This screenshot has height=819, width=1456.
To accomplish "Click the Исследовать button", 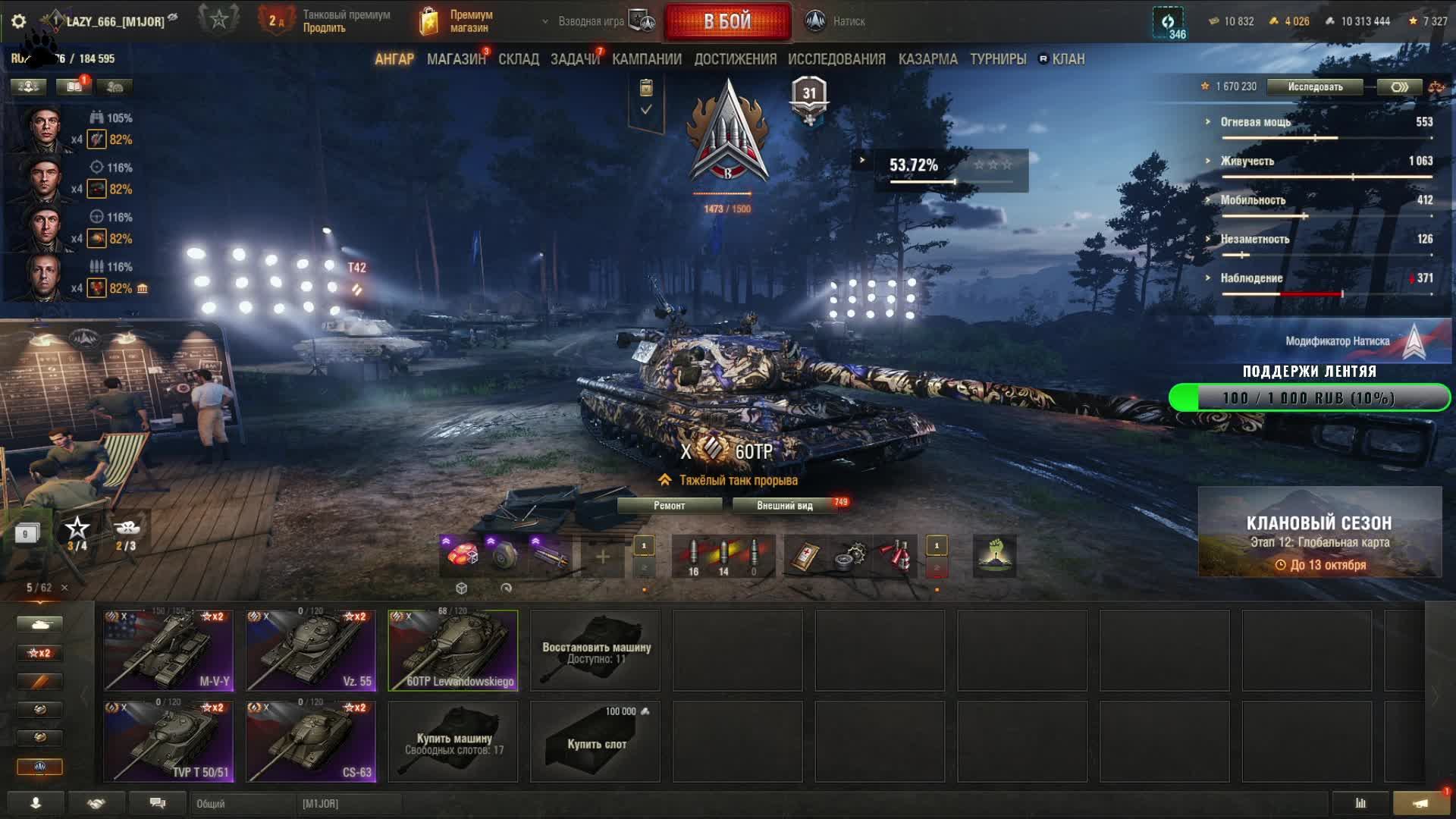I will click(1315, 86).
